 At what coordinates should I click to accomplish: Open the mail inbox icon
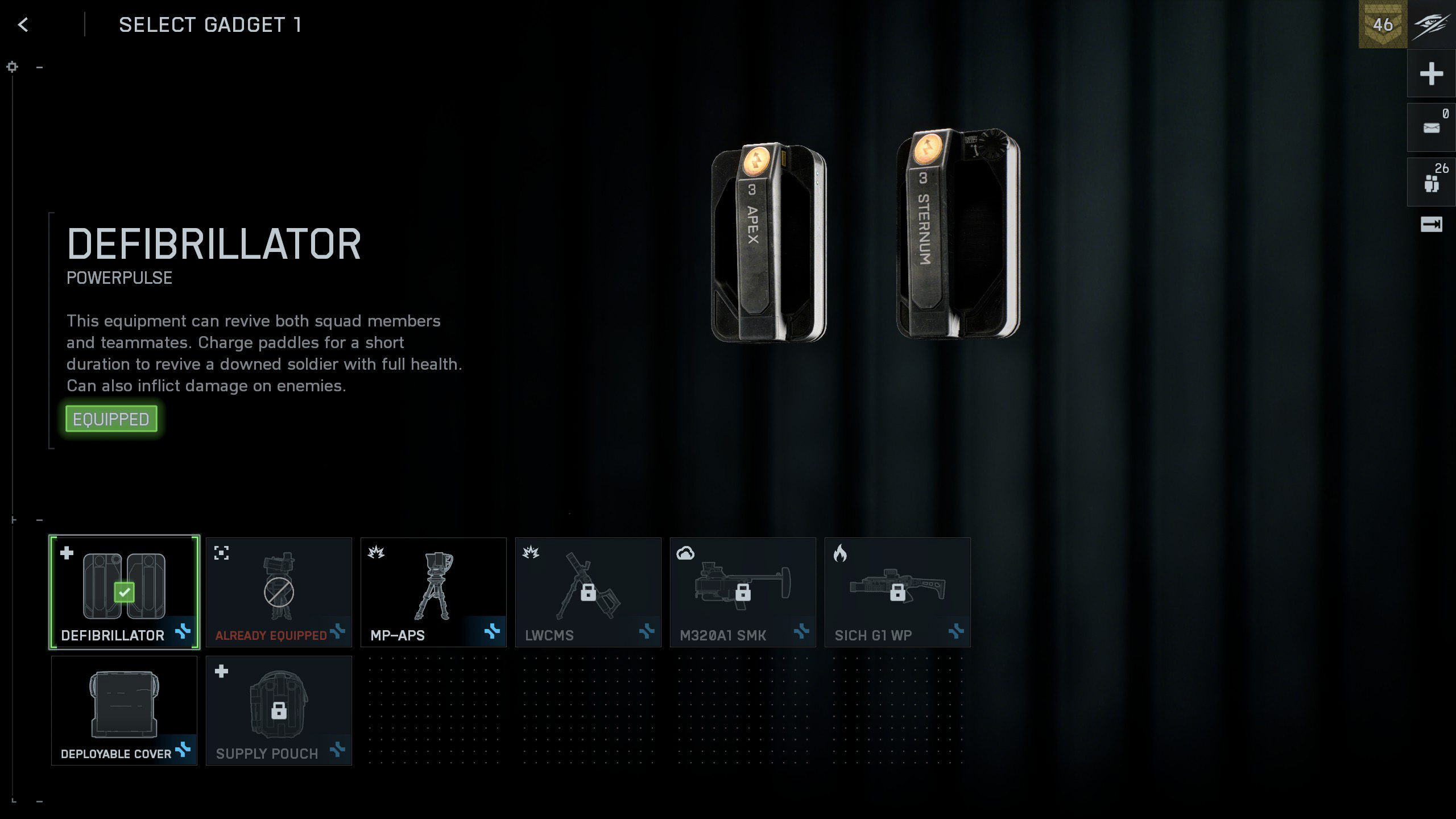[x=1431, y=127]
